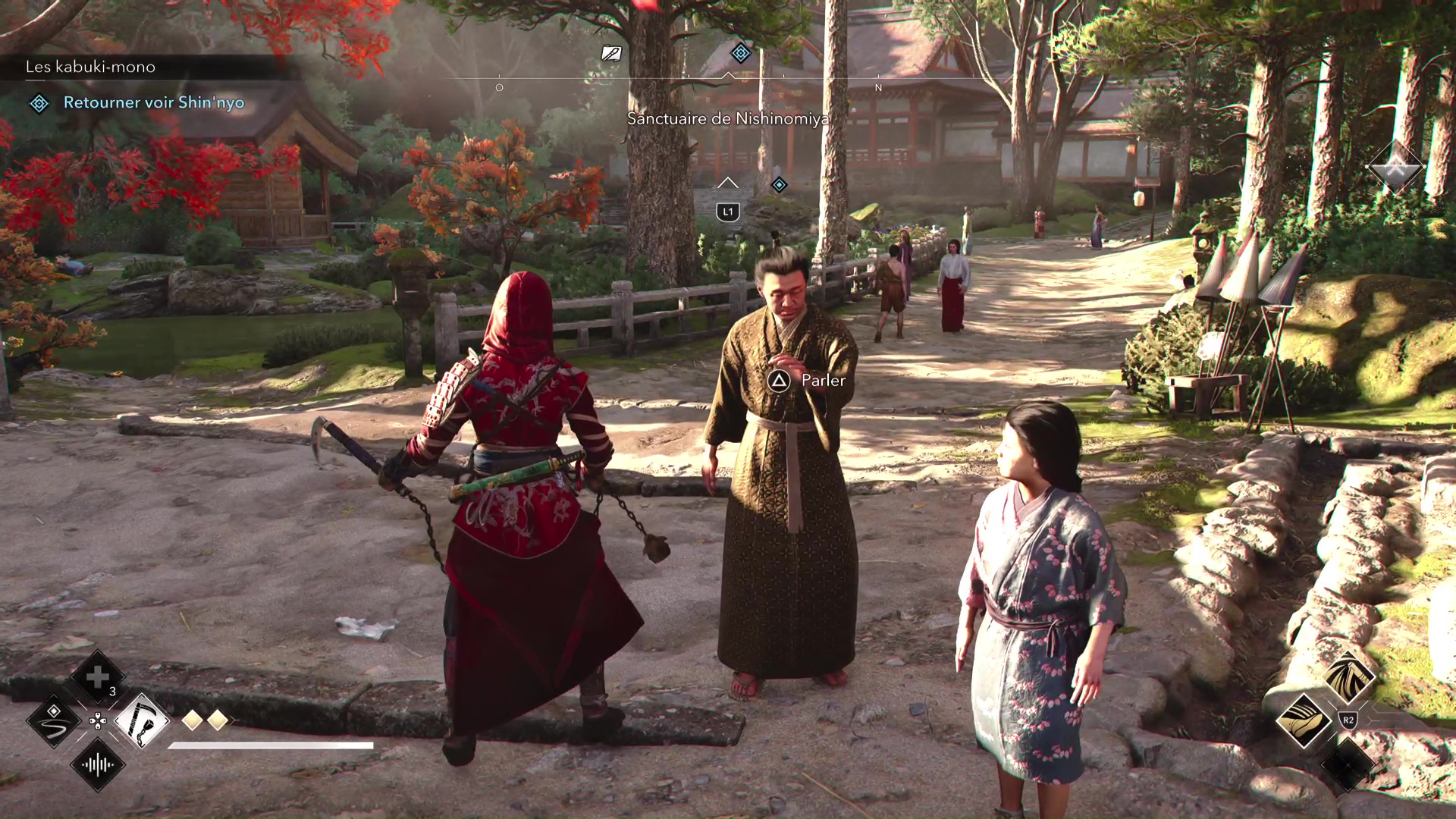This screenshot has height=819, width=1456.
Task: Click the pathfinder trail icon
Action: coord(54,722)
